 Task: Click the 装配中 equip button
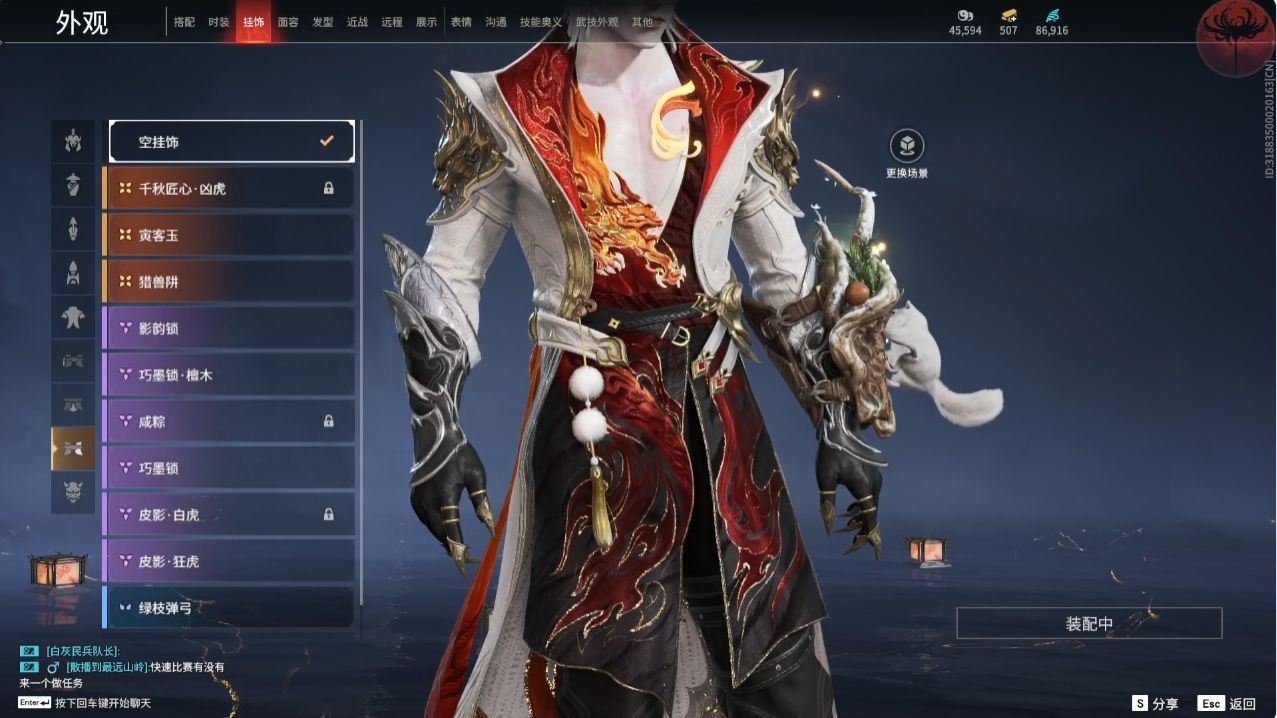tap(1089, 624)
